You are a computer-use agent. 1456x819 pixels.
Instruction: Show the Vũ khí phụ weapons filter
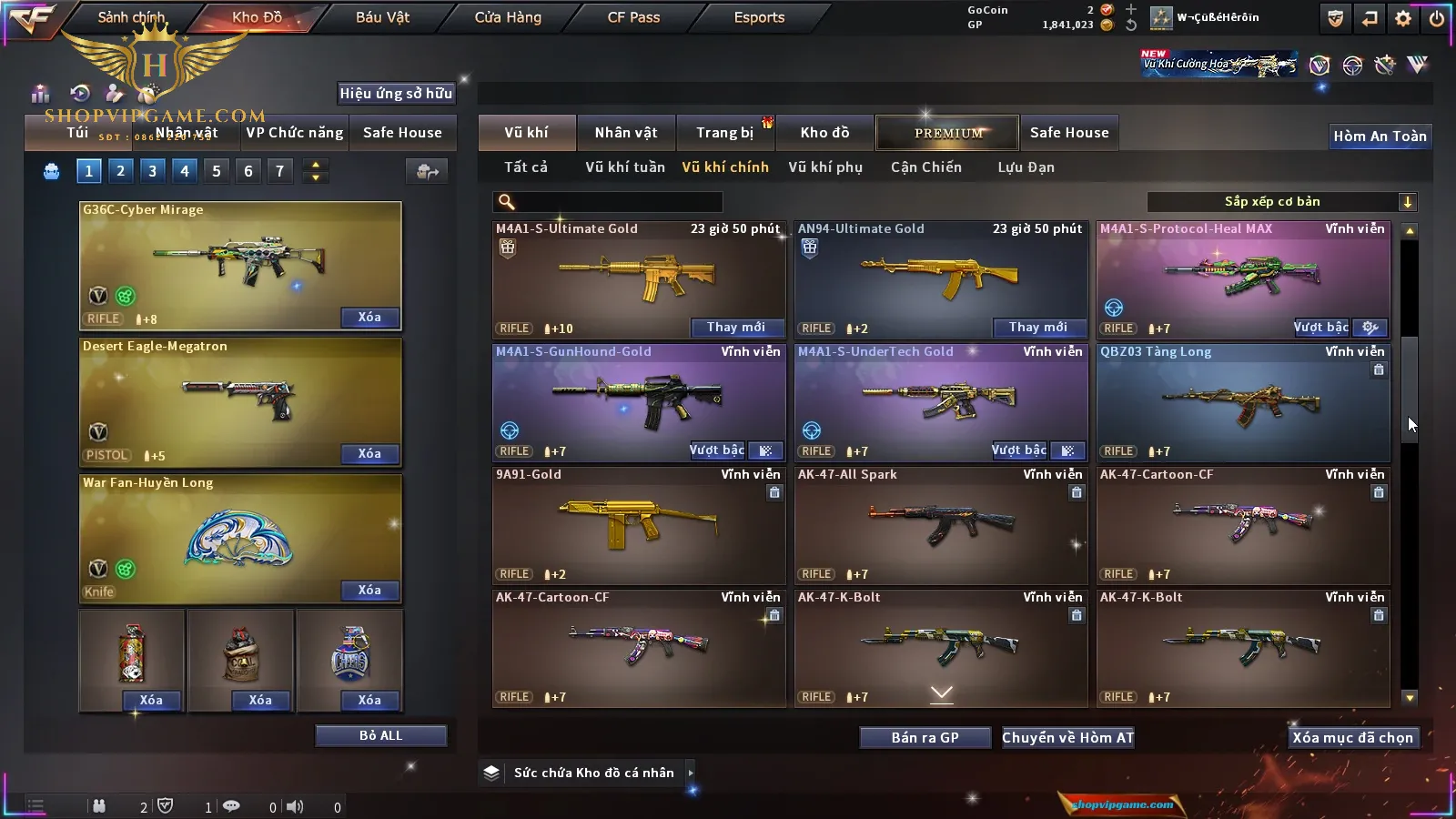point(825,167)
